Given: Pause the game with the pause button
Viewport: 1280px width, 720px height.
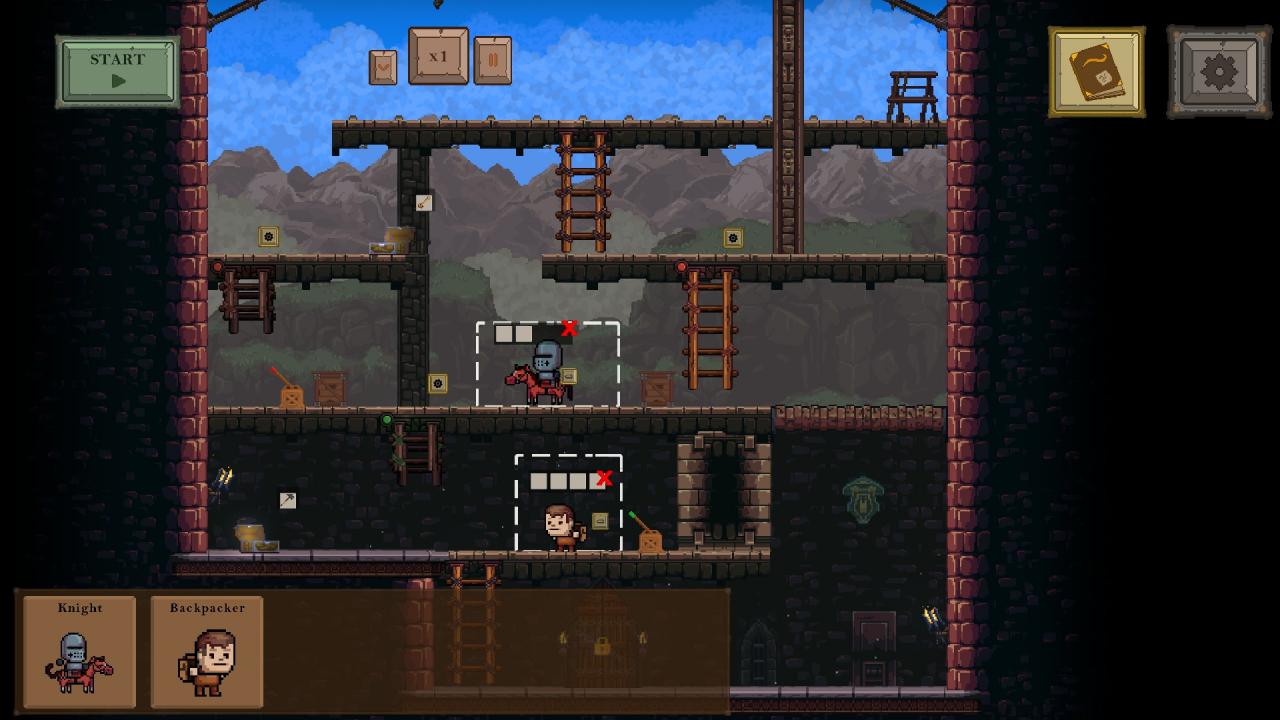Looking at the screenshot, I should click(492, 61).
